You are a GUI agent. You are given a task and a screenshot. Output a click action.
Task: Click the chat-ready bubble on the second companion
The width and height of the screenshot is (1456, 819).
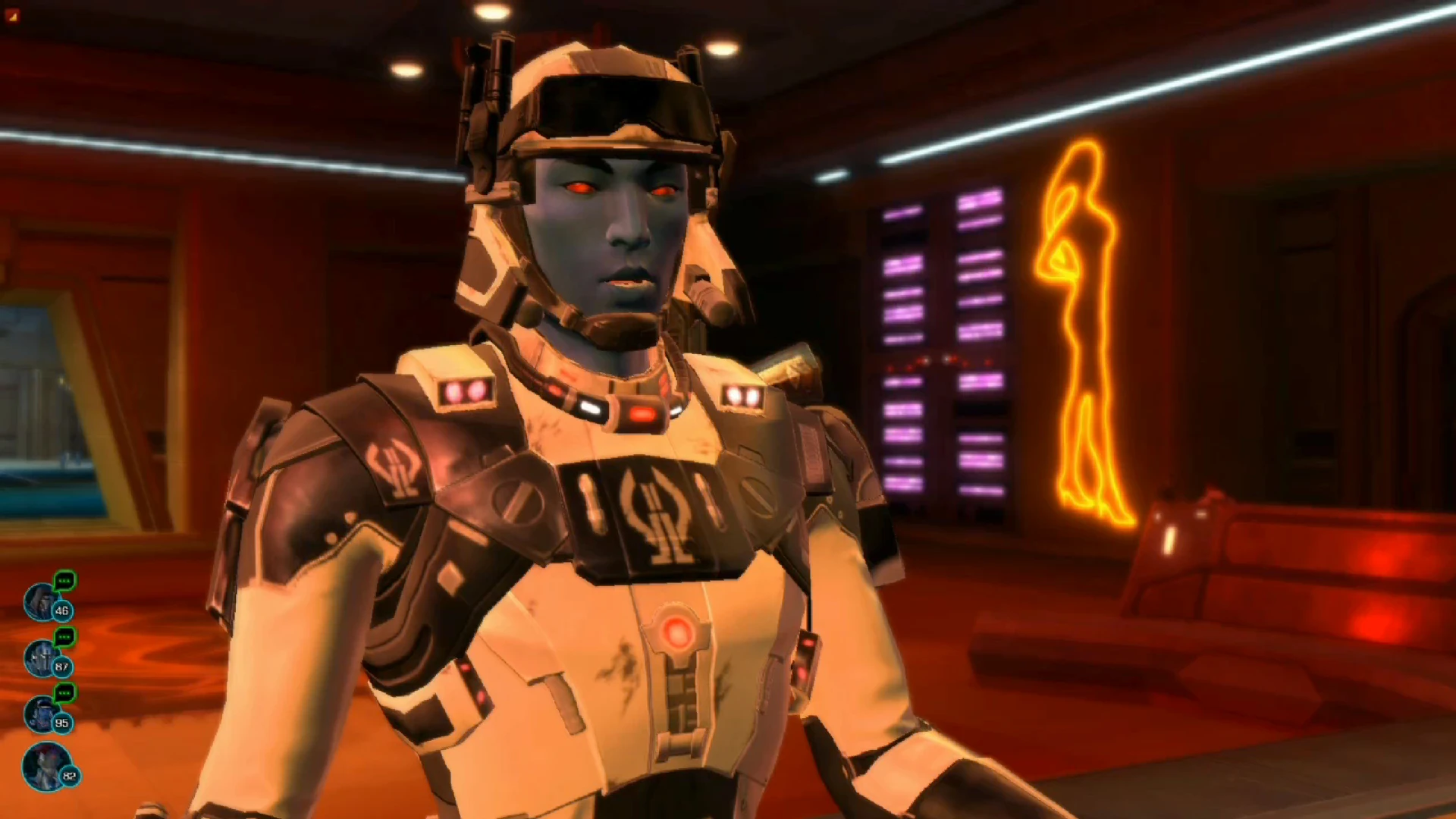click(63, 637)
